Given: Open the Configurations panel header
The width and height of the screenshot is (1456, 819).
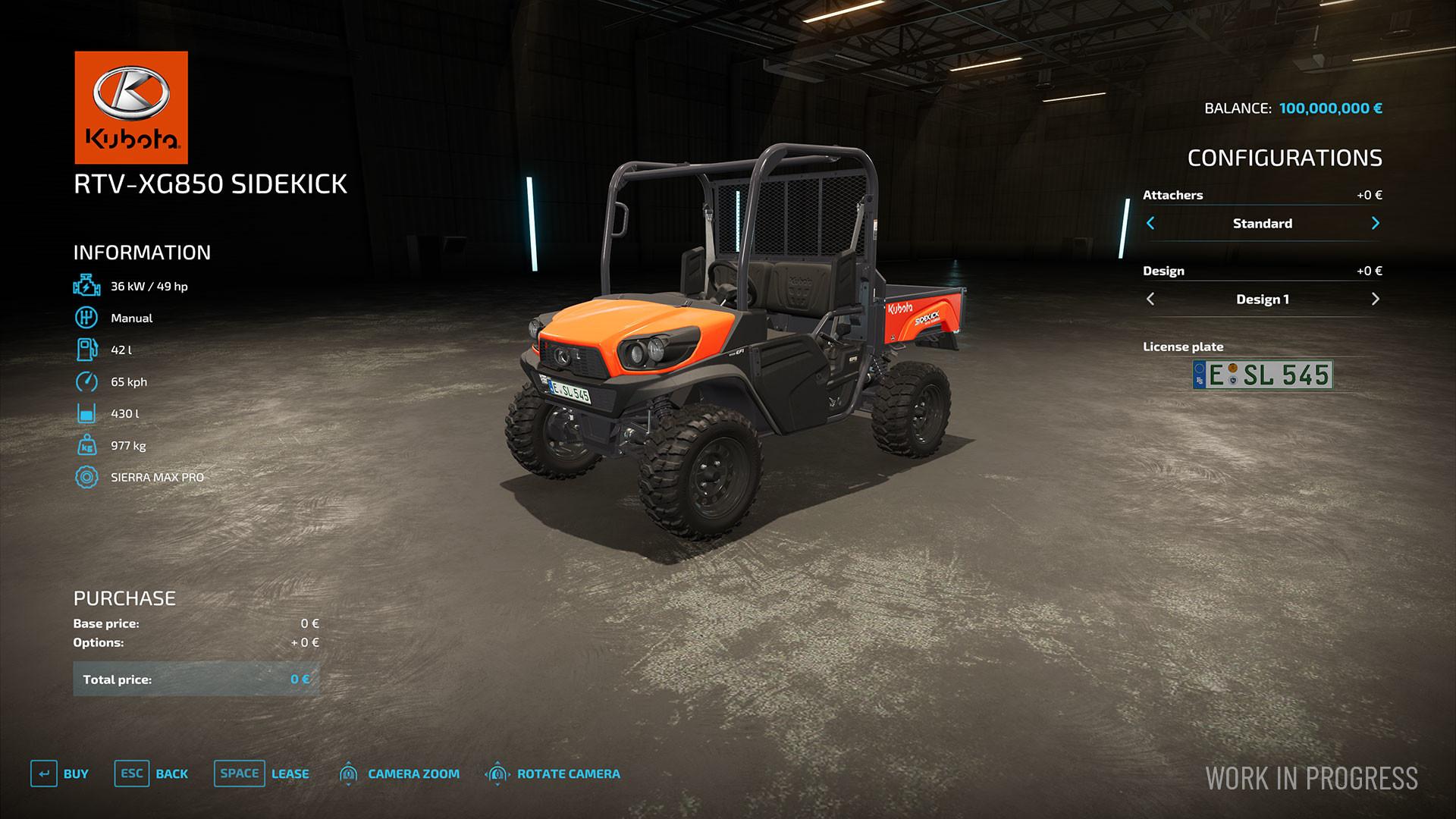Looking at the screenshot, I should coord(1285,158).
